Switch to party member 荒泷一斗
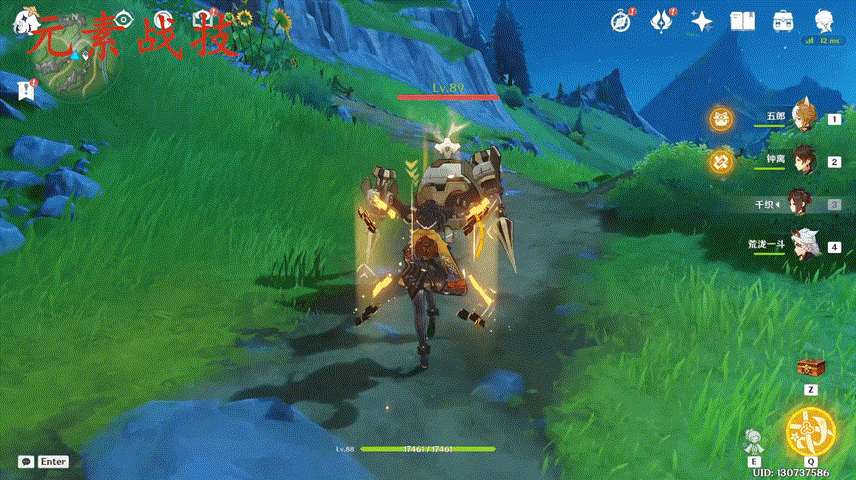This screenshot has width=856, height=480. click(803, 245)
